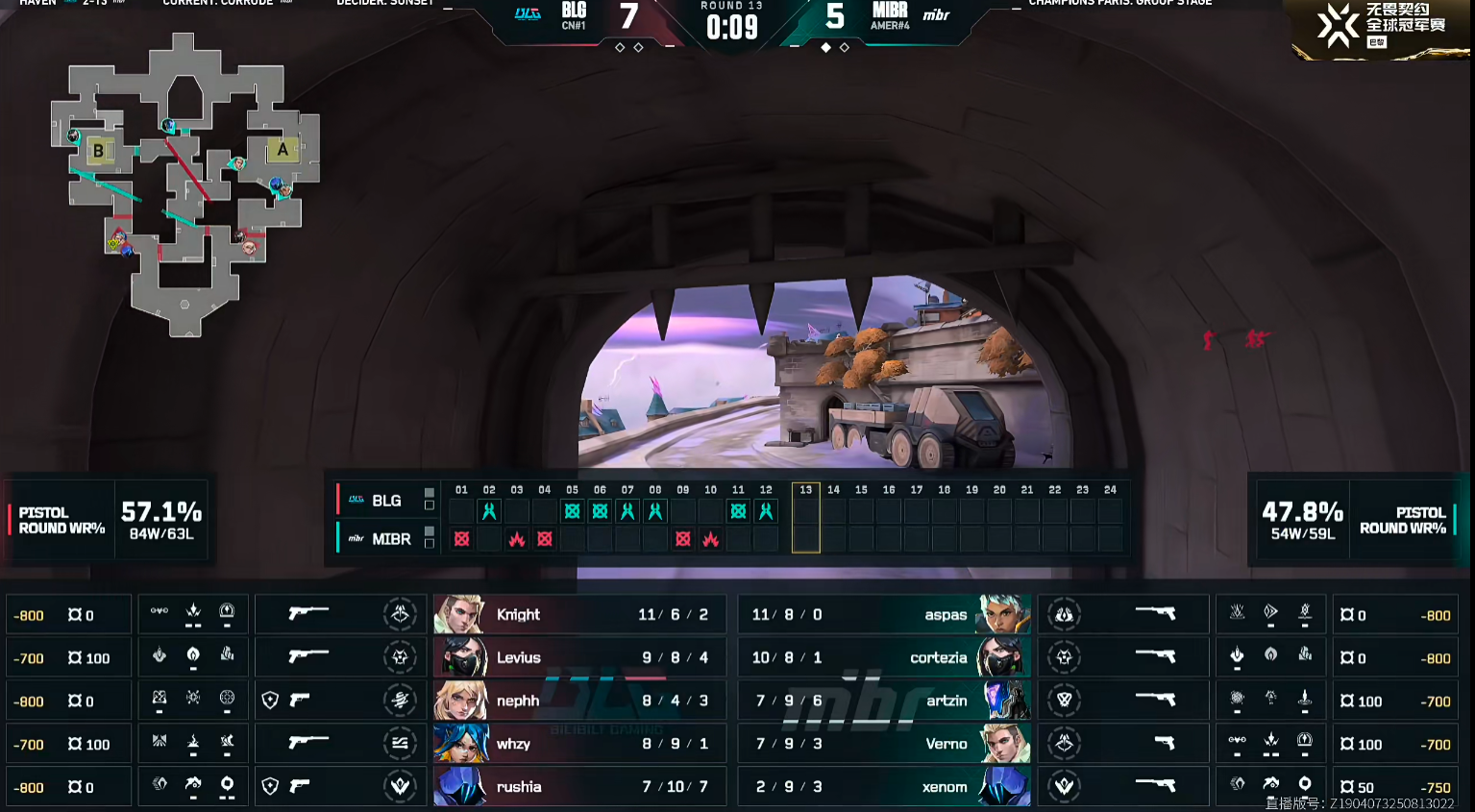
Task: Click the MIBR team label in round history
Action: 390,539
